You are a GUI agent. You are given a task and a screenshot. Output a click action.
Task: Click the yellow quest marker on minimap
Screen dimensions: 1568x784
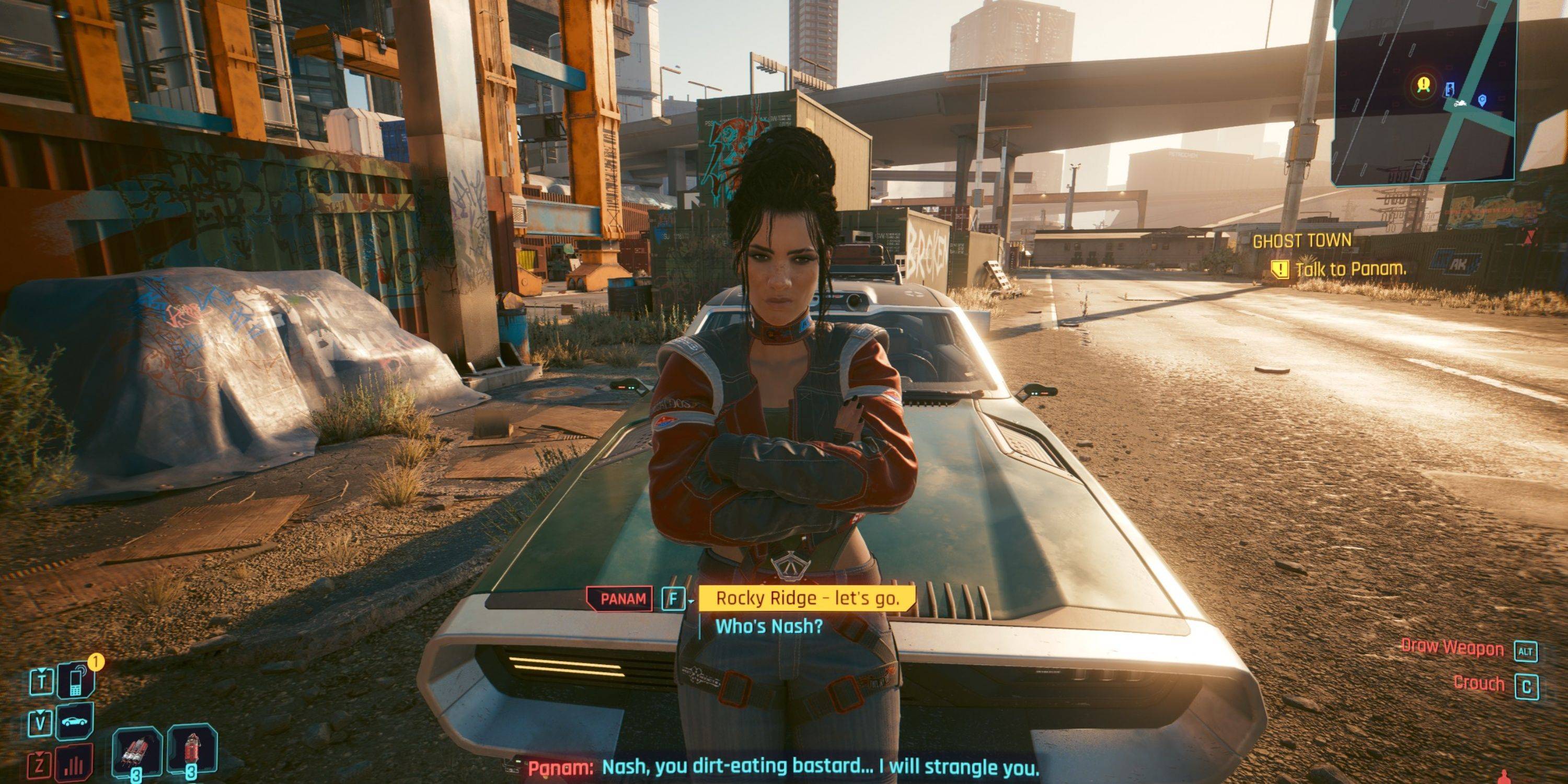click(1423, 85)
